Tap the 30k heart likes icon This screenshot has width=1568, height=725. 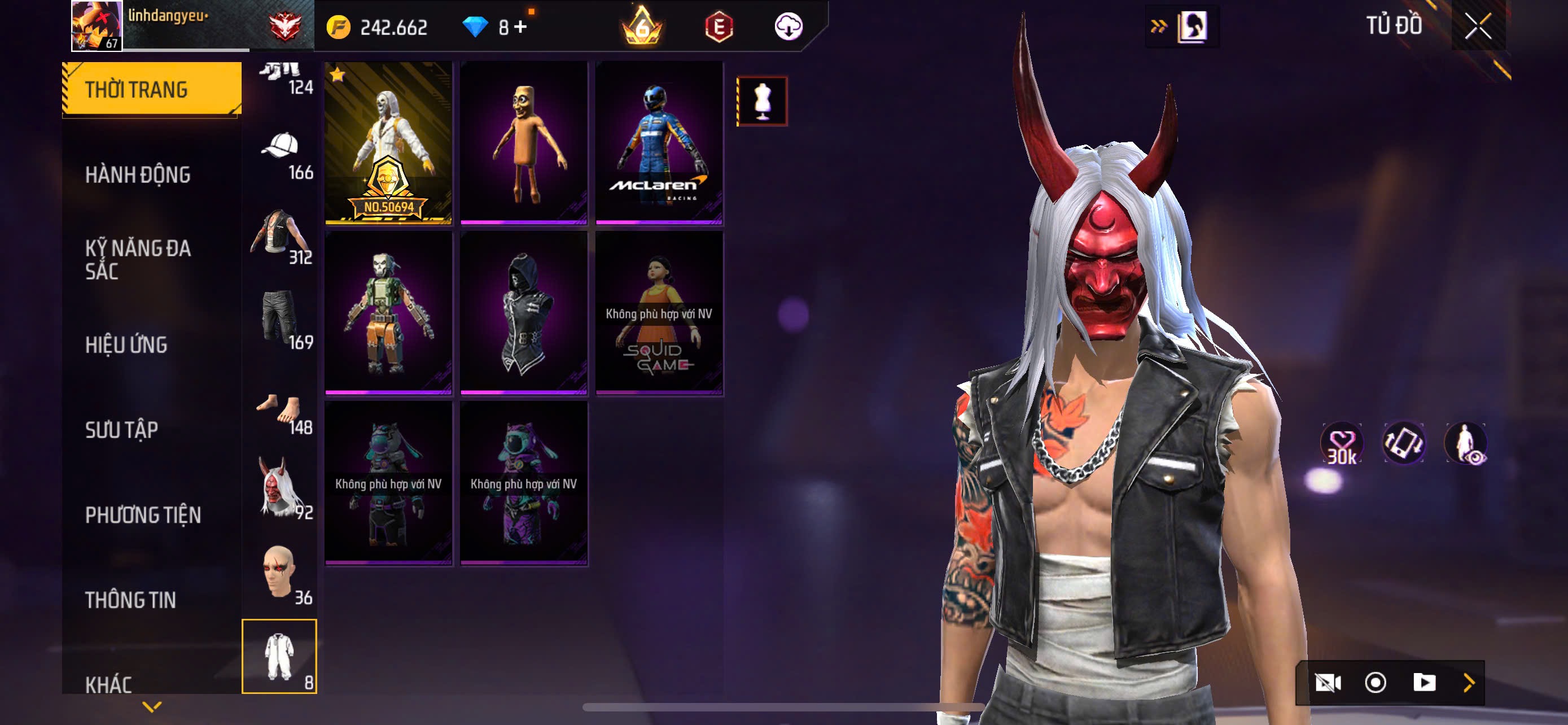(x=1342, y=444)
